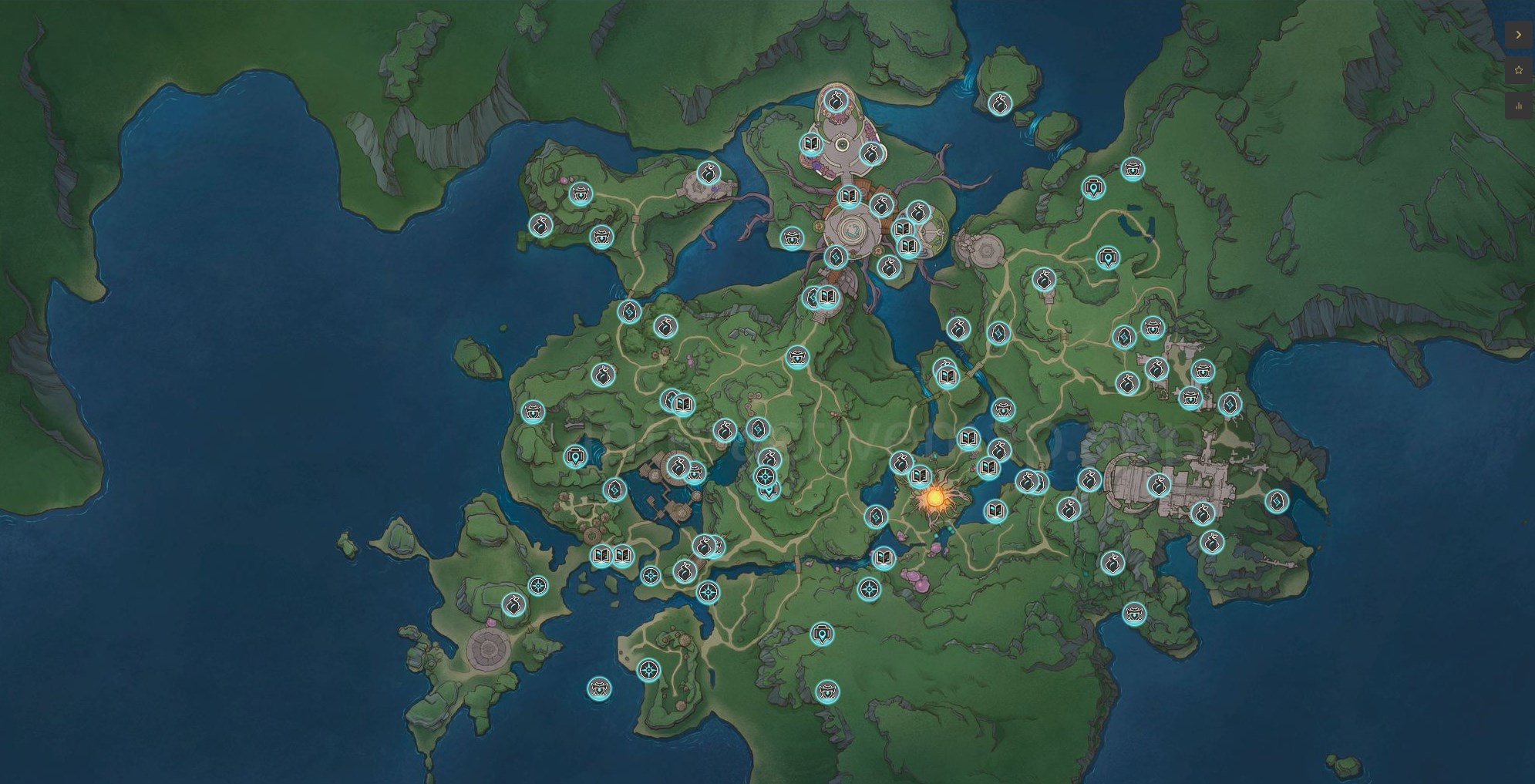The image size is (1535, 784).
Task: Click the pouch marker beside the eastern amphitheater ruins
Action: click(1160, 486)
